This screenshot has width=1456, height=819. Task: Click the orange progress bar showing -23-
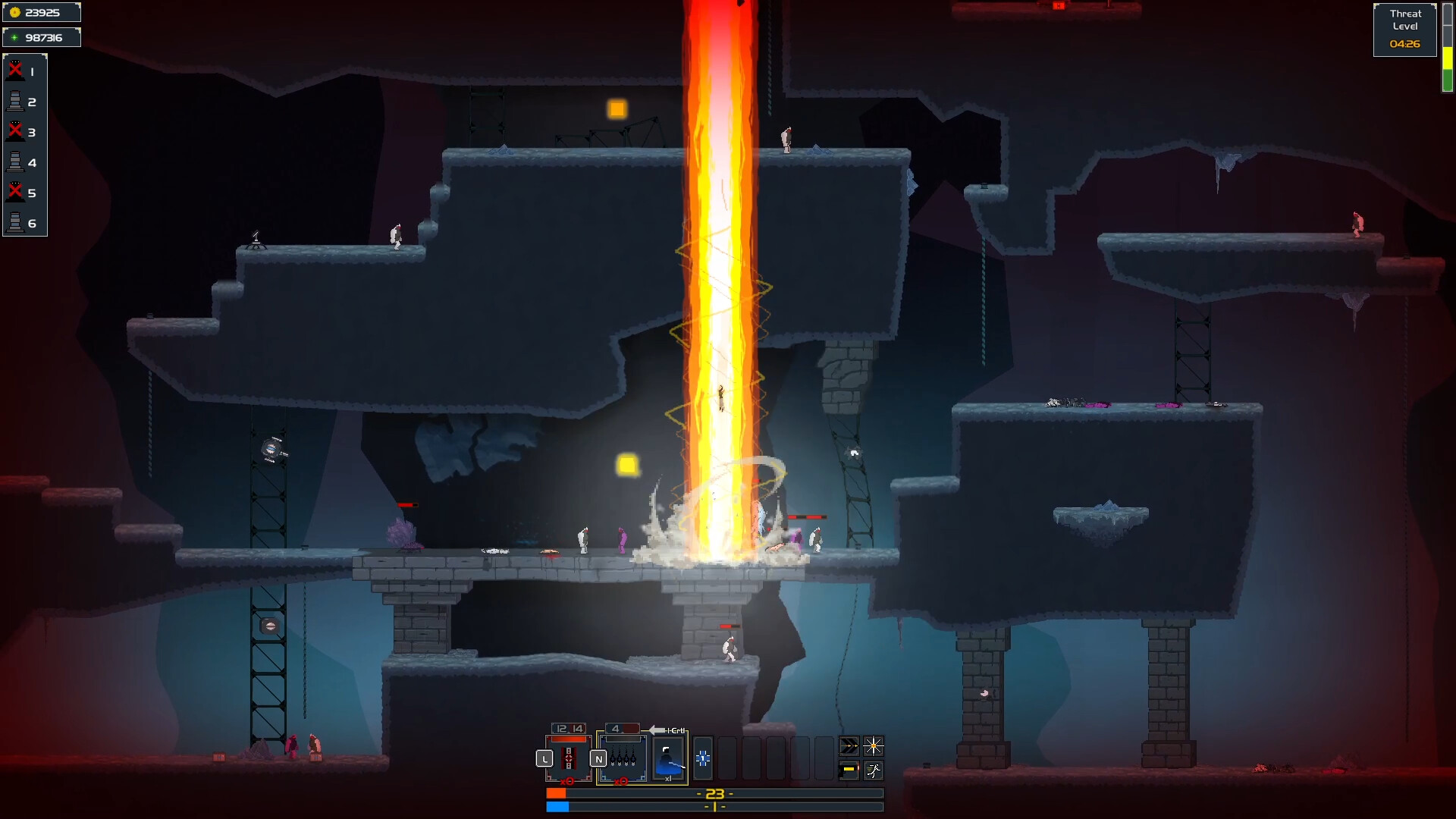click(x=714, y=793)
